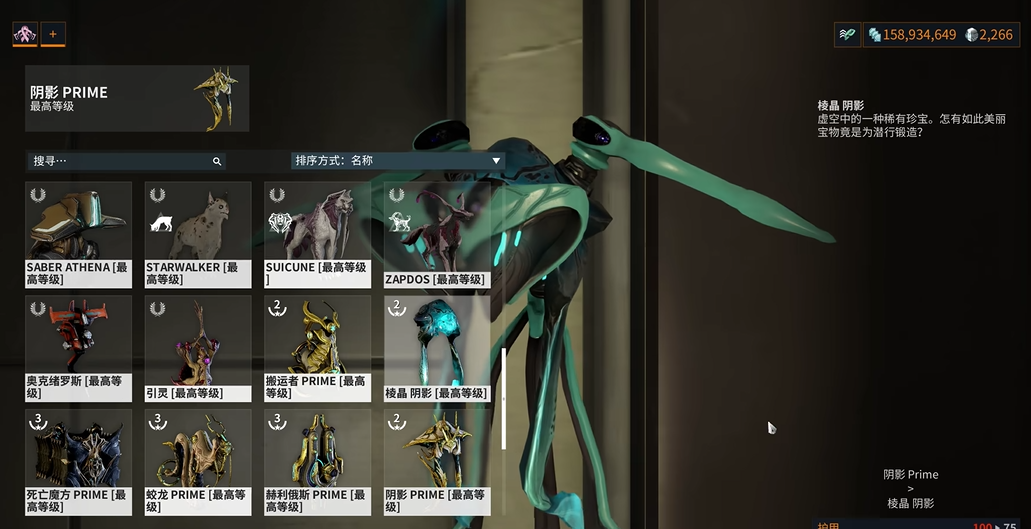Choose the 奥克绪罗斯 sentinel tile
Screen dimensions: 1031x529
[x=78, y=347]
